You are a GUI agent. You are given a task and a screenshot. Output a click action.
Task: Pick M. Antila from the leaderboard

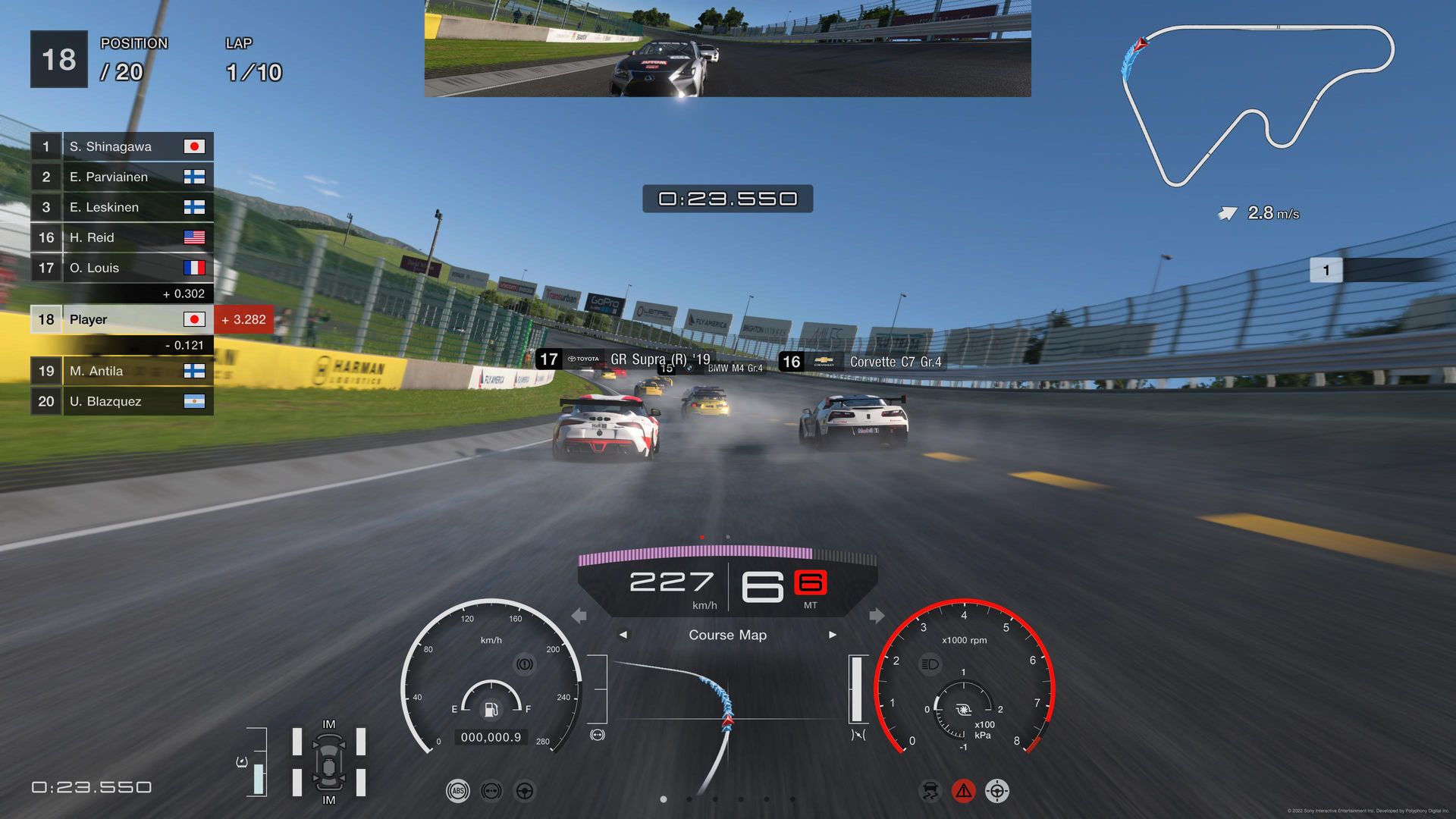tap(121, 371)
